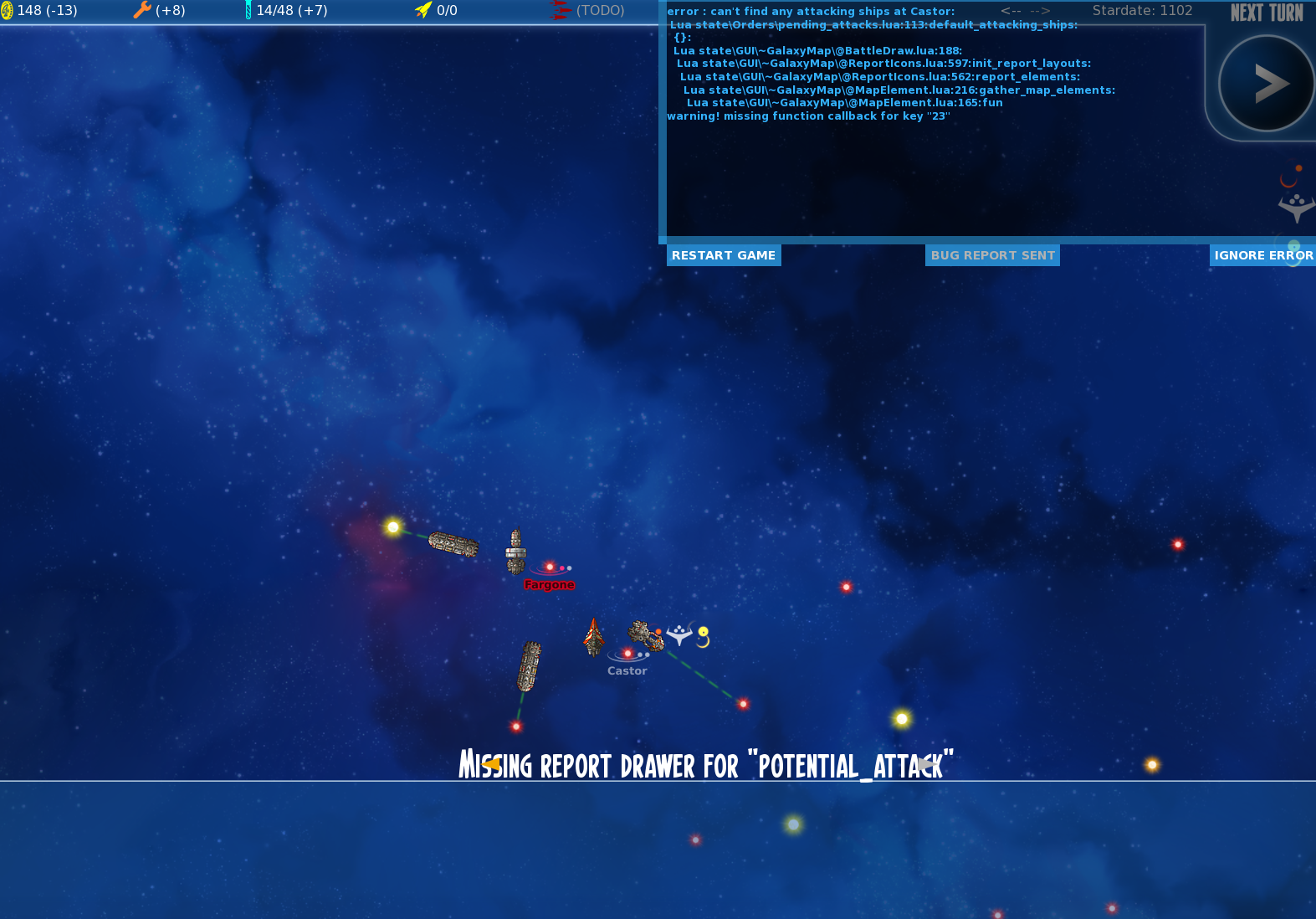Click the cyan research beaker icon
Image resolution: width=1316 pixels, height=919 pixels.
point(248,11)
